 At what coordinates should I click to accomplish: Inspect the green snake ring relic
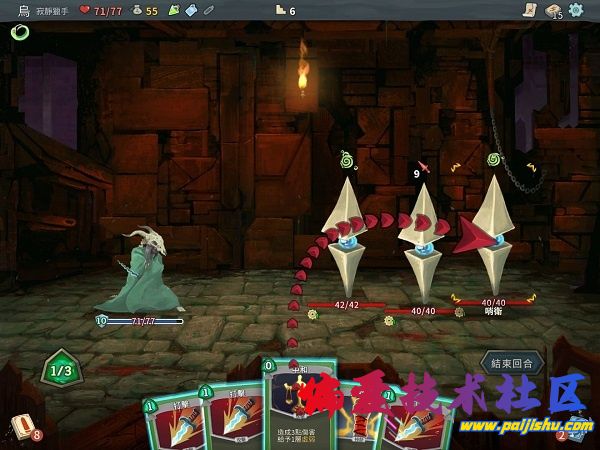click(19, 32)
